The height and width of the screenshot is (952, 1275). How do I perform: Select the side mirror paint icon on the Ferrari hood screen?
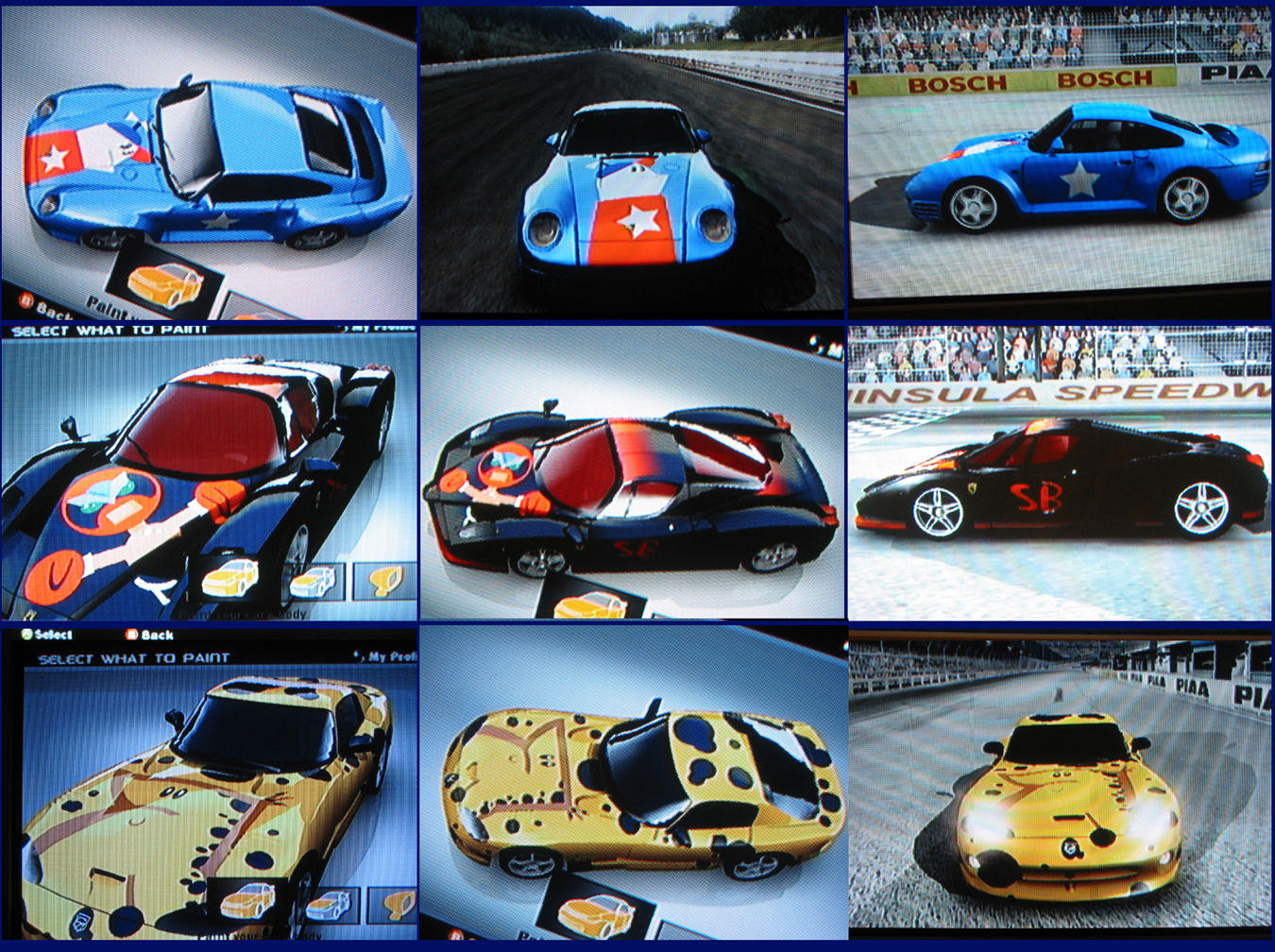click(385, 580)
